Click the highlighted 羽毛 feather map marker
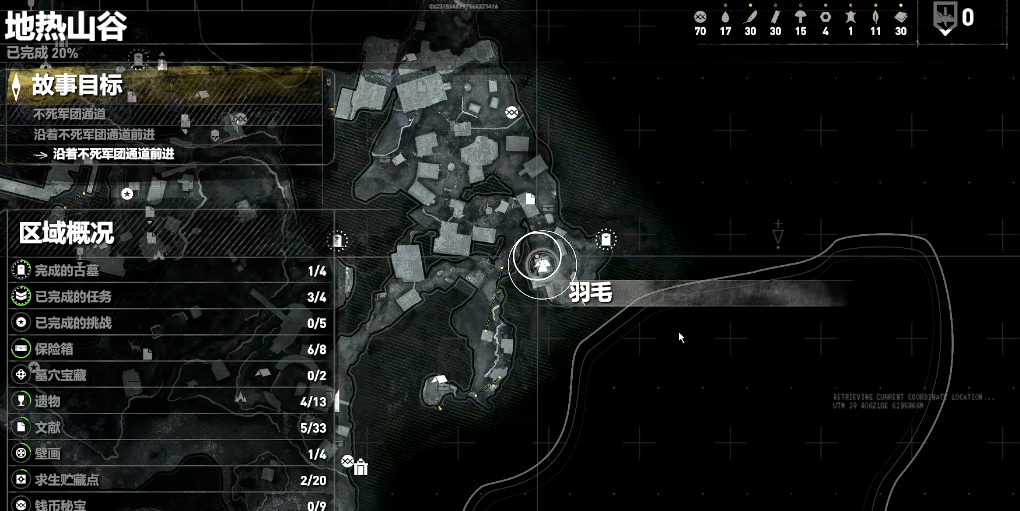 pos(541,260)
